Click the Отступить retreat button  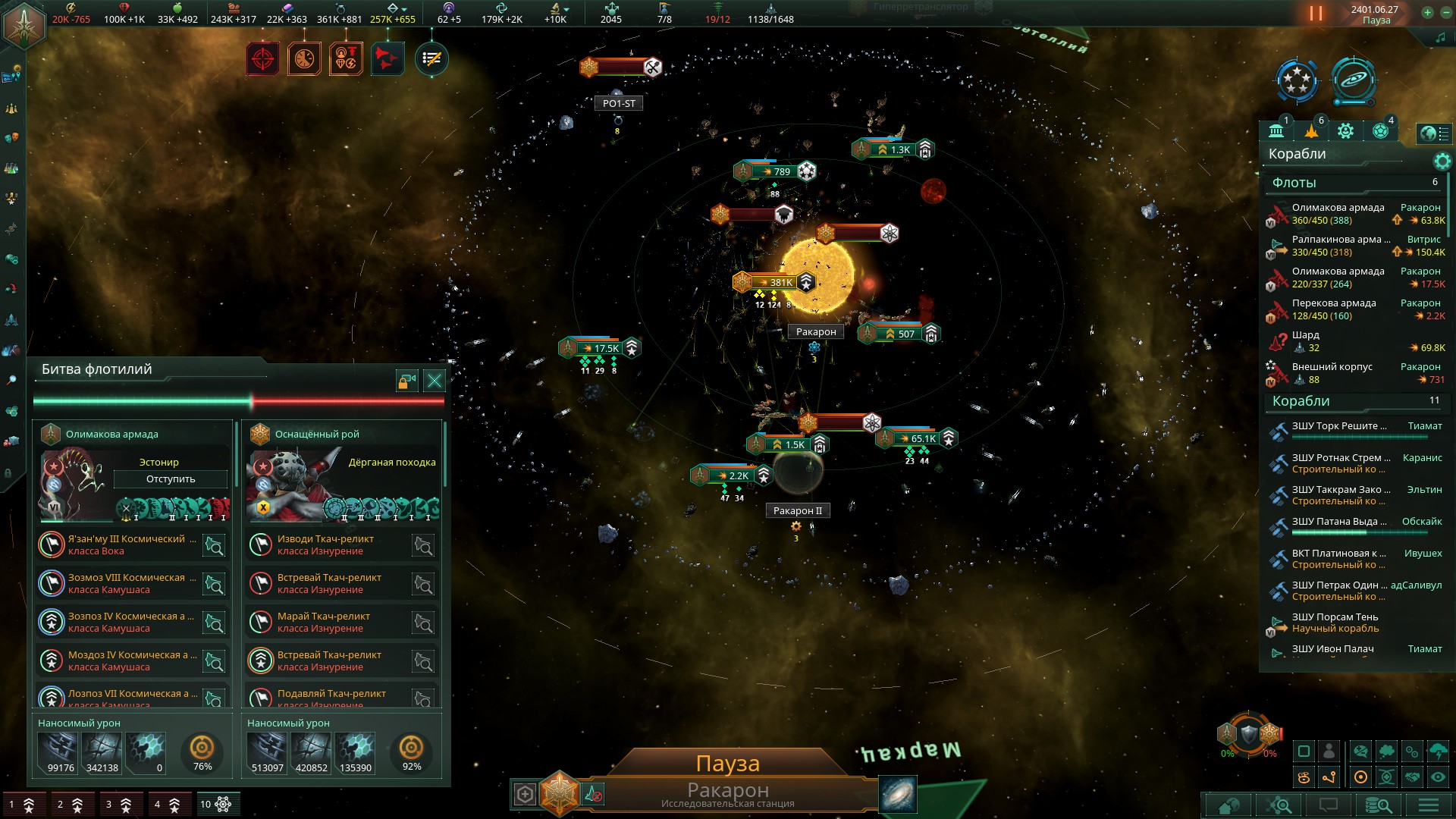pos(171,479)
